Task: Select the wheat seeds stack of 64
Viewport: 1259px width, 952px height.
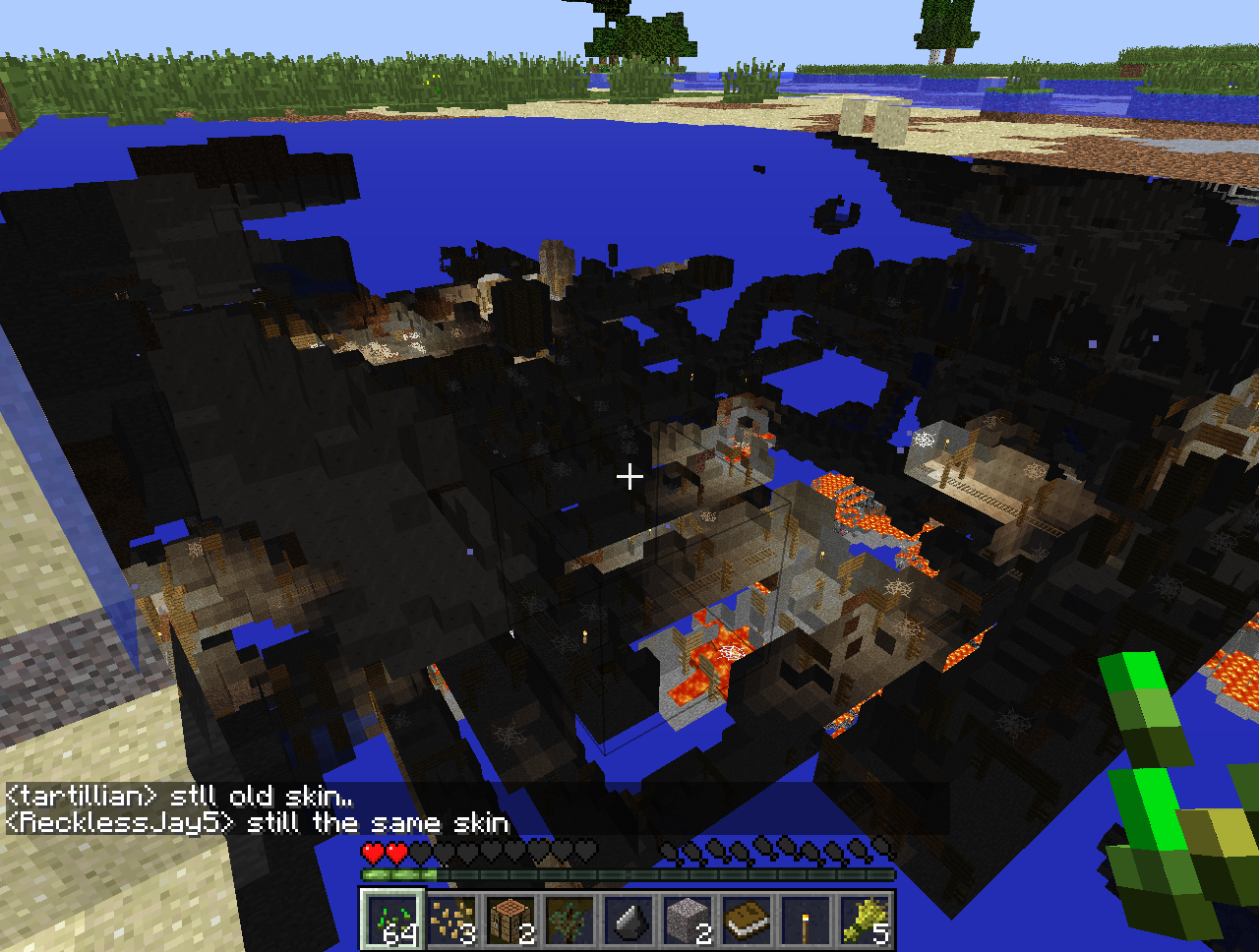Action: coord(391,921)
